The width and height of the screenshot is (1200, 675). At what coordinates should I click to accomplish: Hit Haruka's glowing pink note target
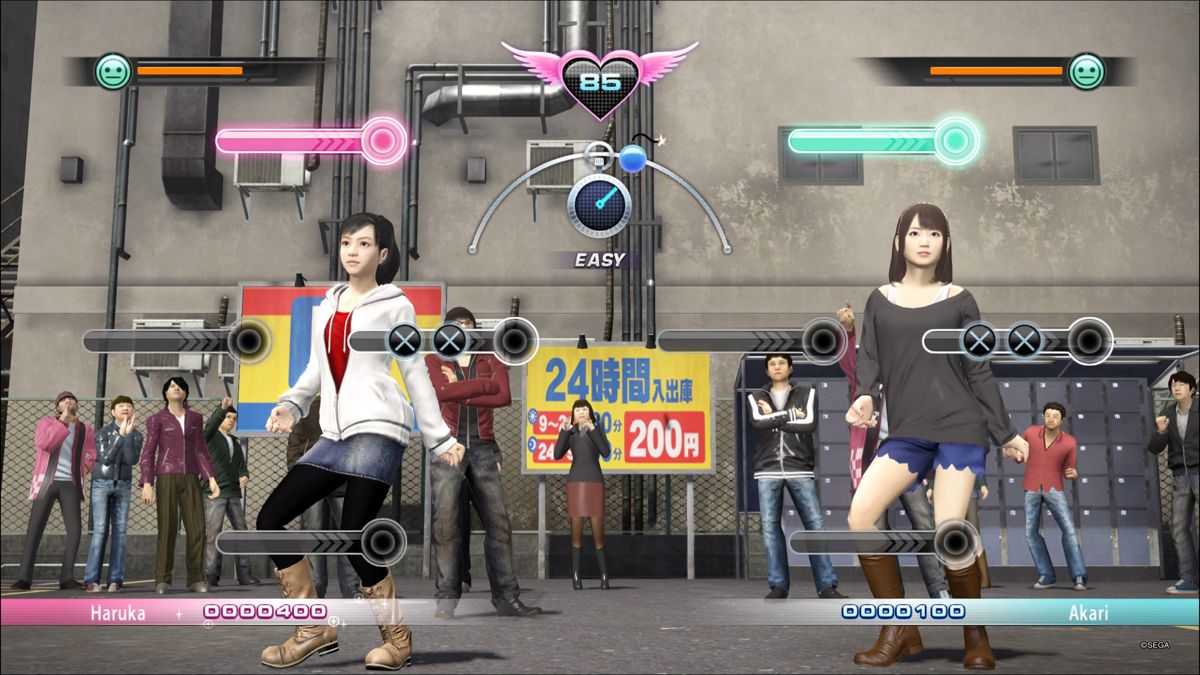pyautogui.click(x=382, y=141)
